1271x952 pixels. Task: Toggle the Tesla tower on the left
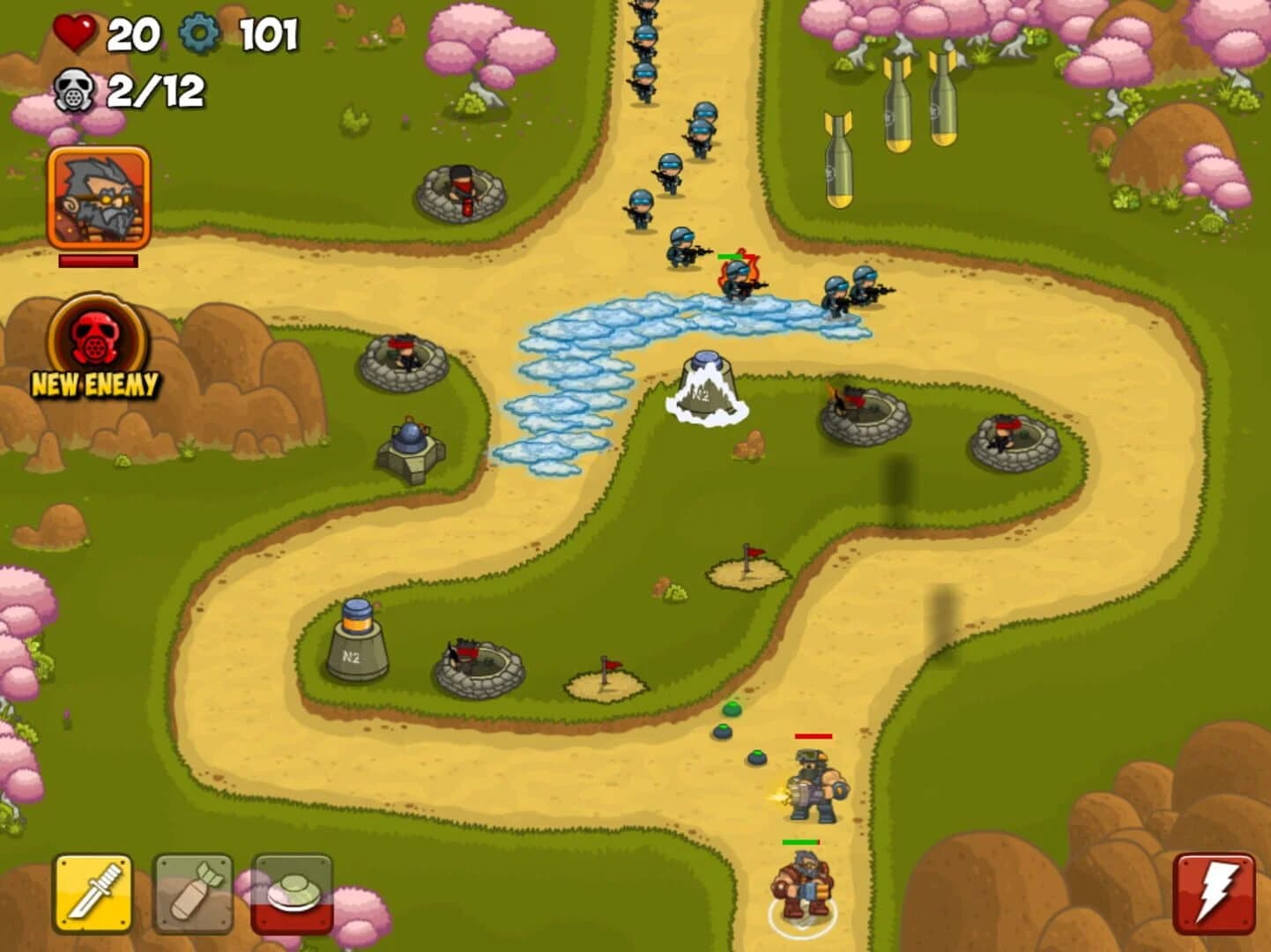[411, 450]
